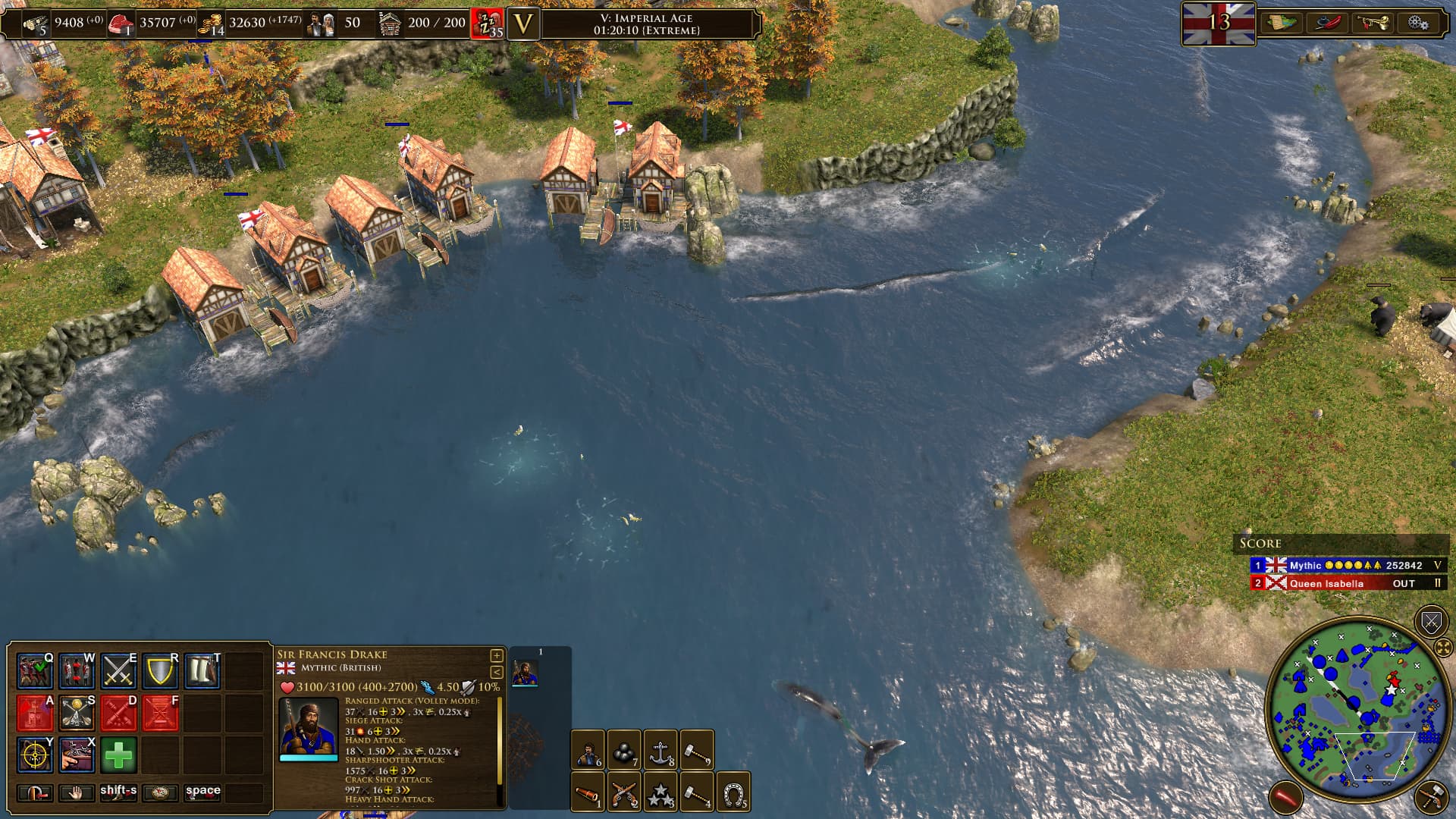Toggle the crossed swords shield minimap button
Viewport: 1456px width, 819px height.
pos(1431,623)
